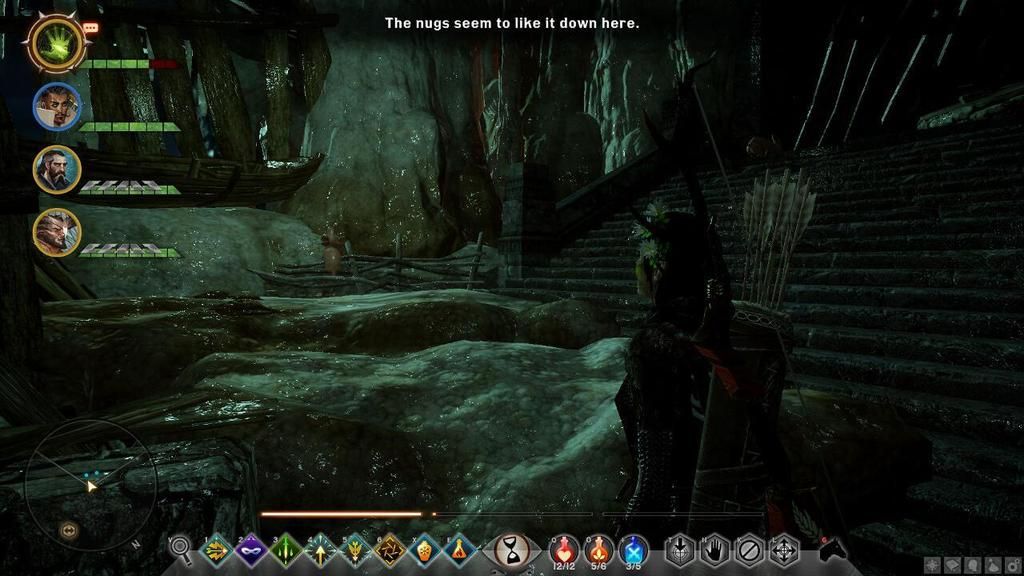
Task: Activate the magnifying glass search icon
Action: [180, 548]
